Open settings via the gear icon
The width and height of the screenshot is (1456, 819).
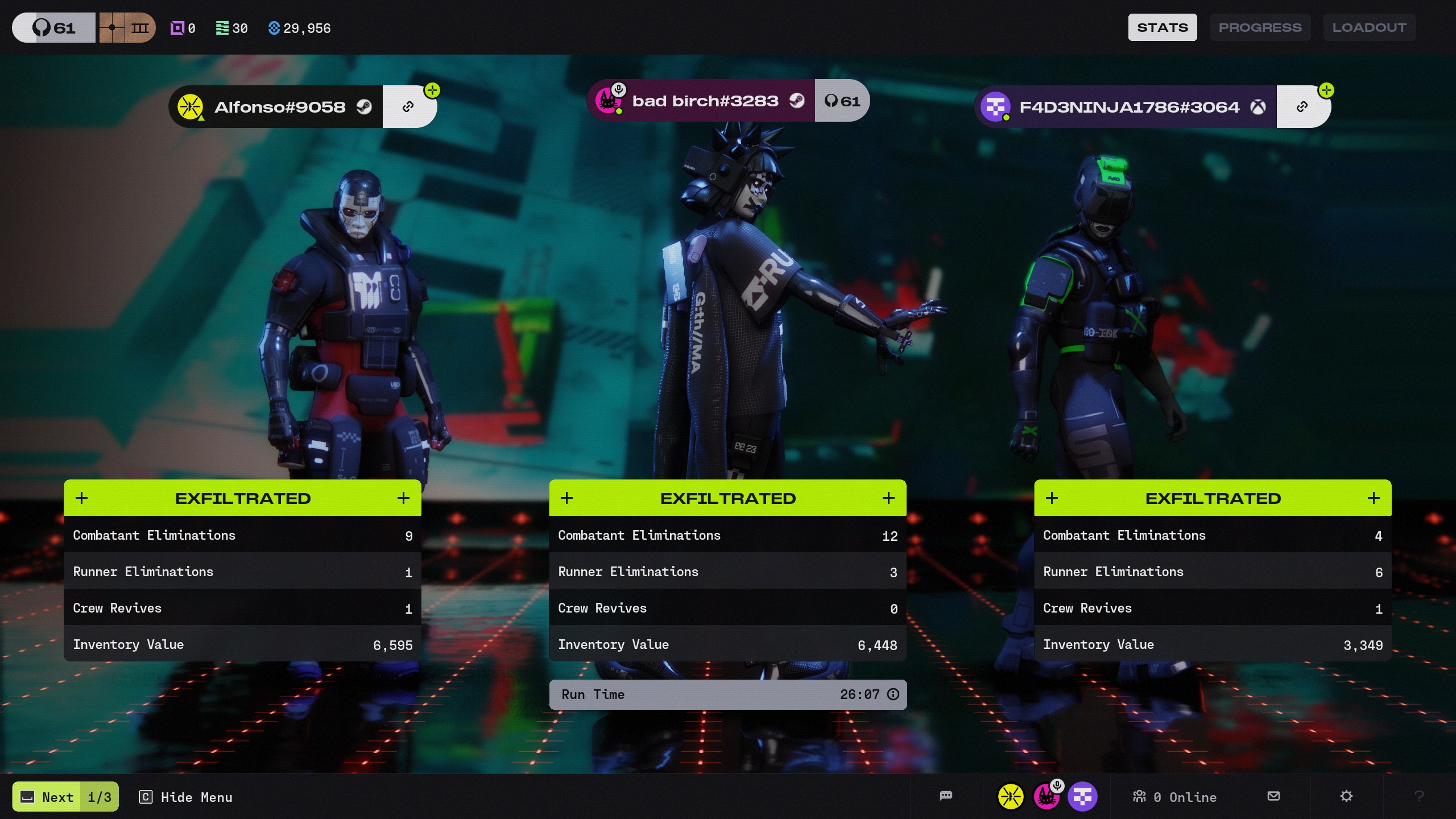pyautogui.click(x=1346, y=796)
